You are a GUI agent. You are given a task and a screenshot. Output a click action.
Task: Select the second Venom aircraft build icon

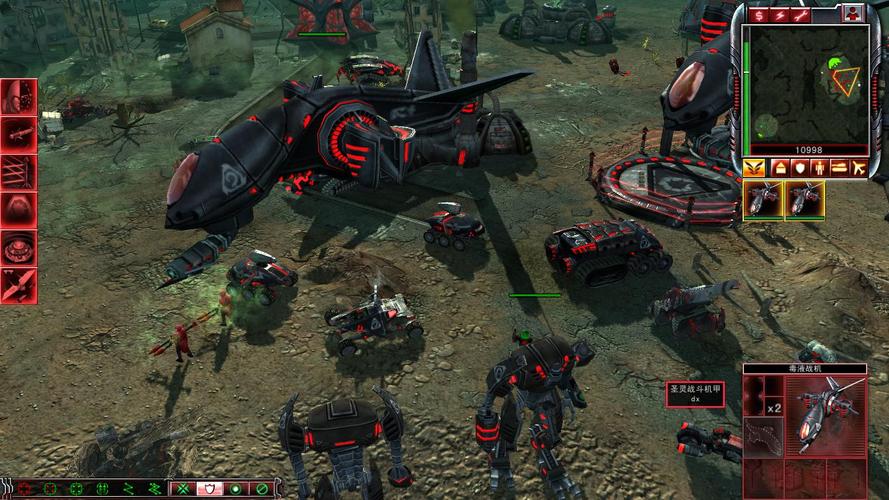tap(805, 198)
